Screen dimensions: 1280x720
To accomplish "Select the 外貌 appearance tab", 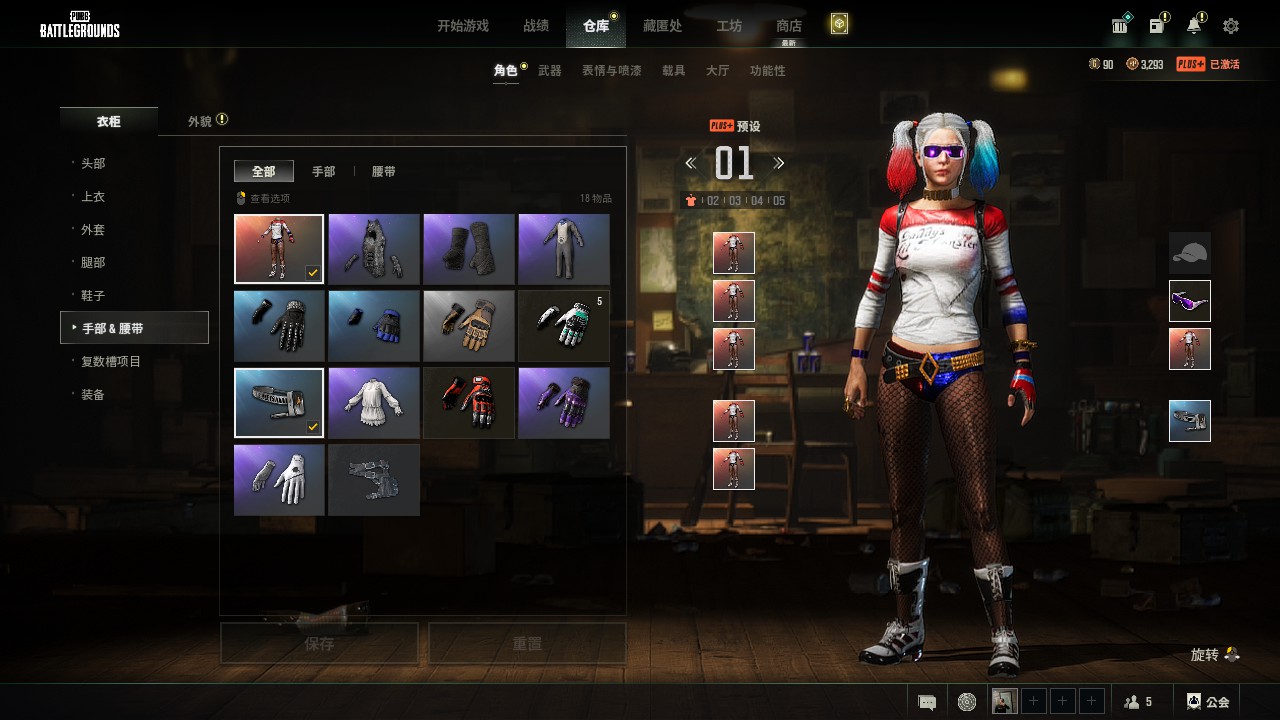I will (x=200, y=121).
